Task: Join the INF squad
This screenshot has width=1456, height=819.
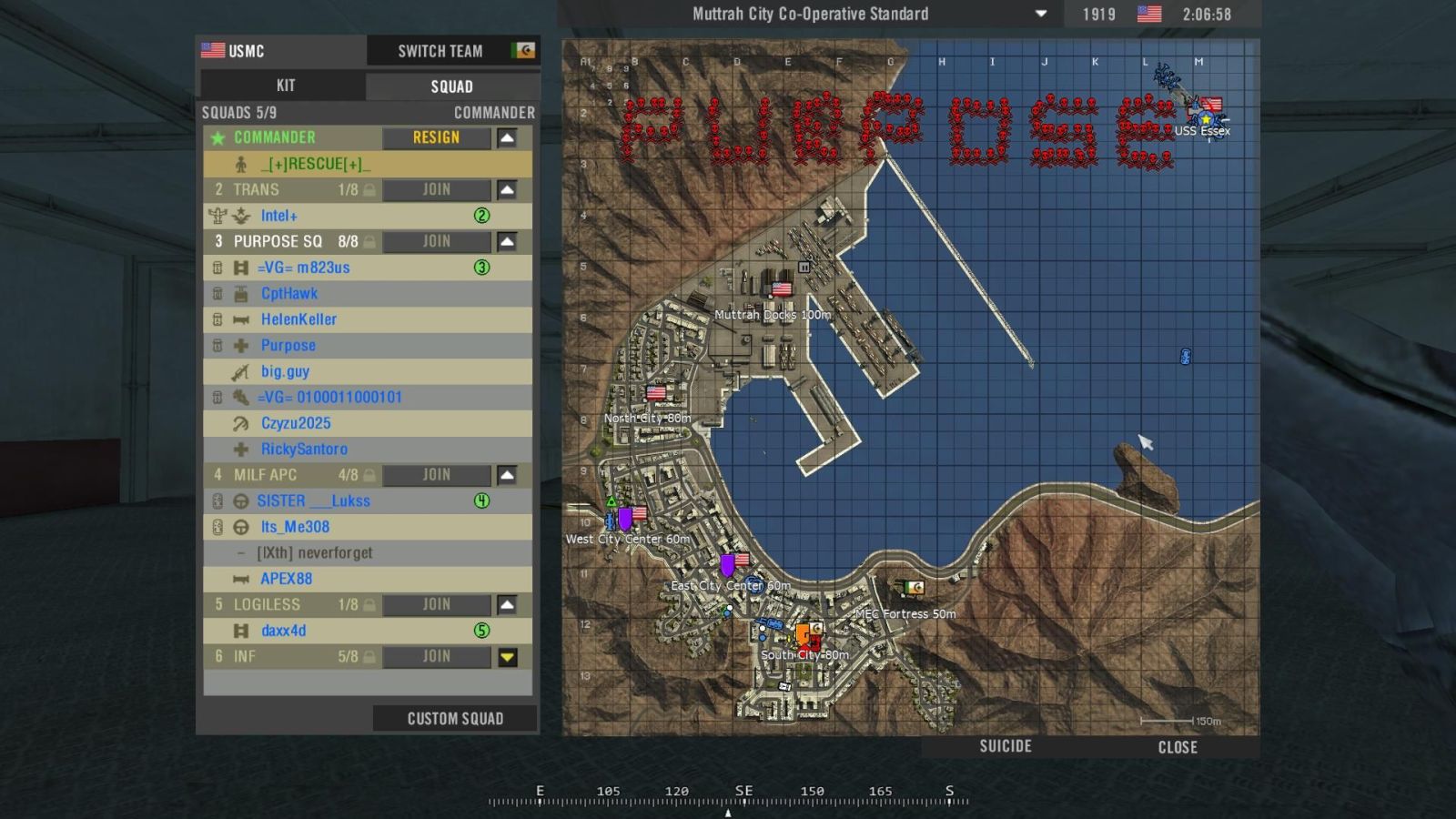Action: tap(436, 656)
